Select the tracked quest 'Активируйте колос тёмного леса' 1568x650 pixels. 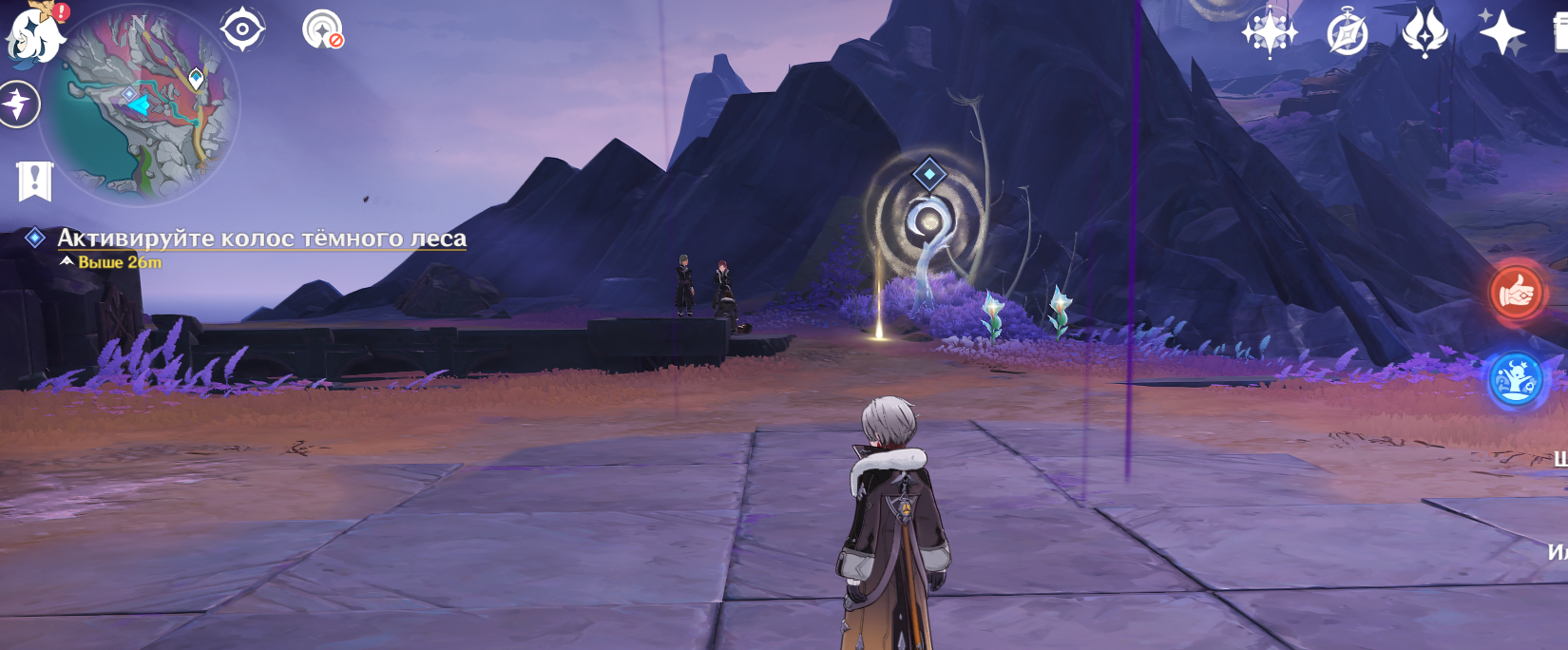[x=261, y=238]
